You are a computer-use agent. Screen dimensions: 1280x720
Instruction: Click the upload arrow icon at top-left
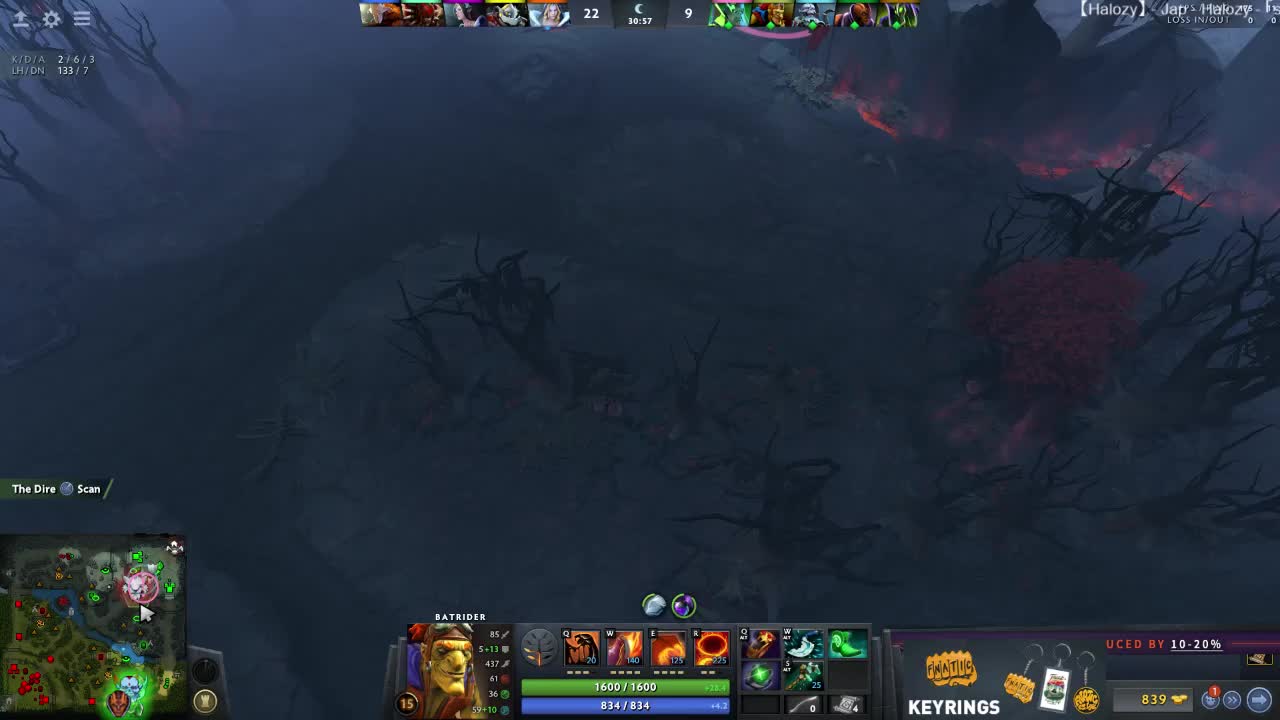(20, 19)
